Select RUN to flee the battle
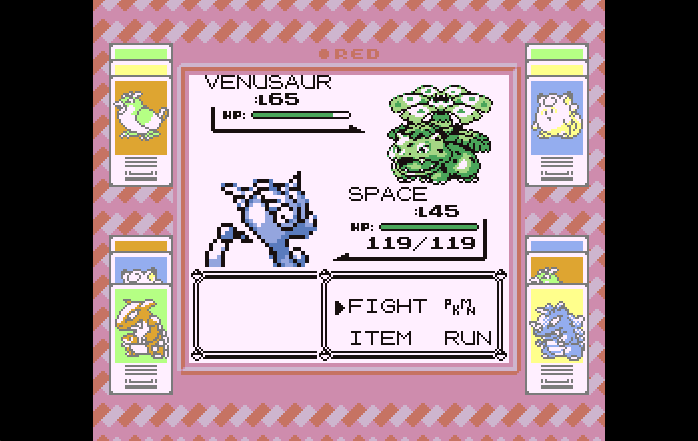Image resolution: width=698 pixels, height=441 pixels. (x=467, y=338)
